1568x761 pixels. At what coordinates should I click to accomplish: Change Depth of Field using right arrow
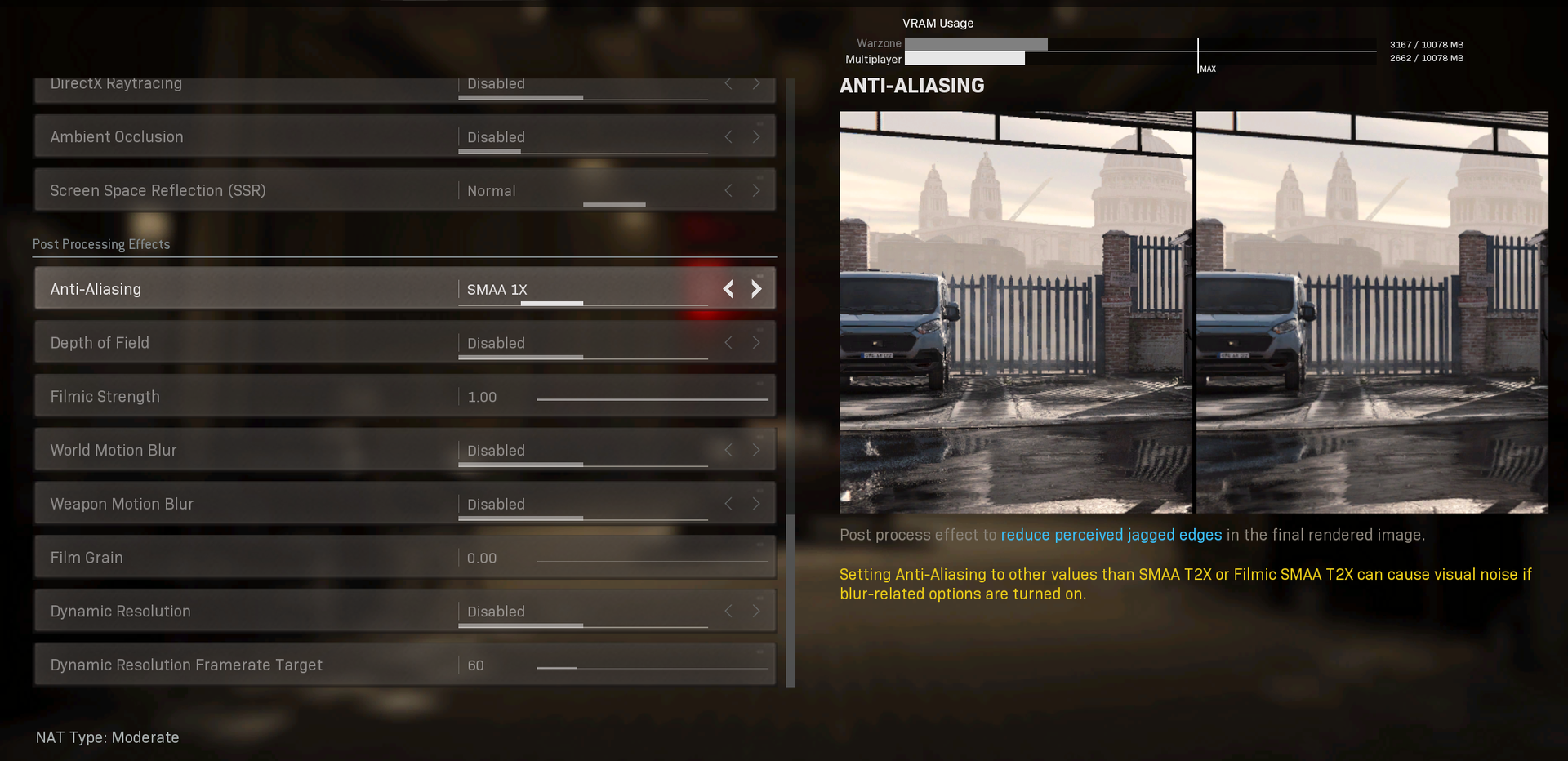coord(756,343)
